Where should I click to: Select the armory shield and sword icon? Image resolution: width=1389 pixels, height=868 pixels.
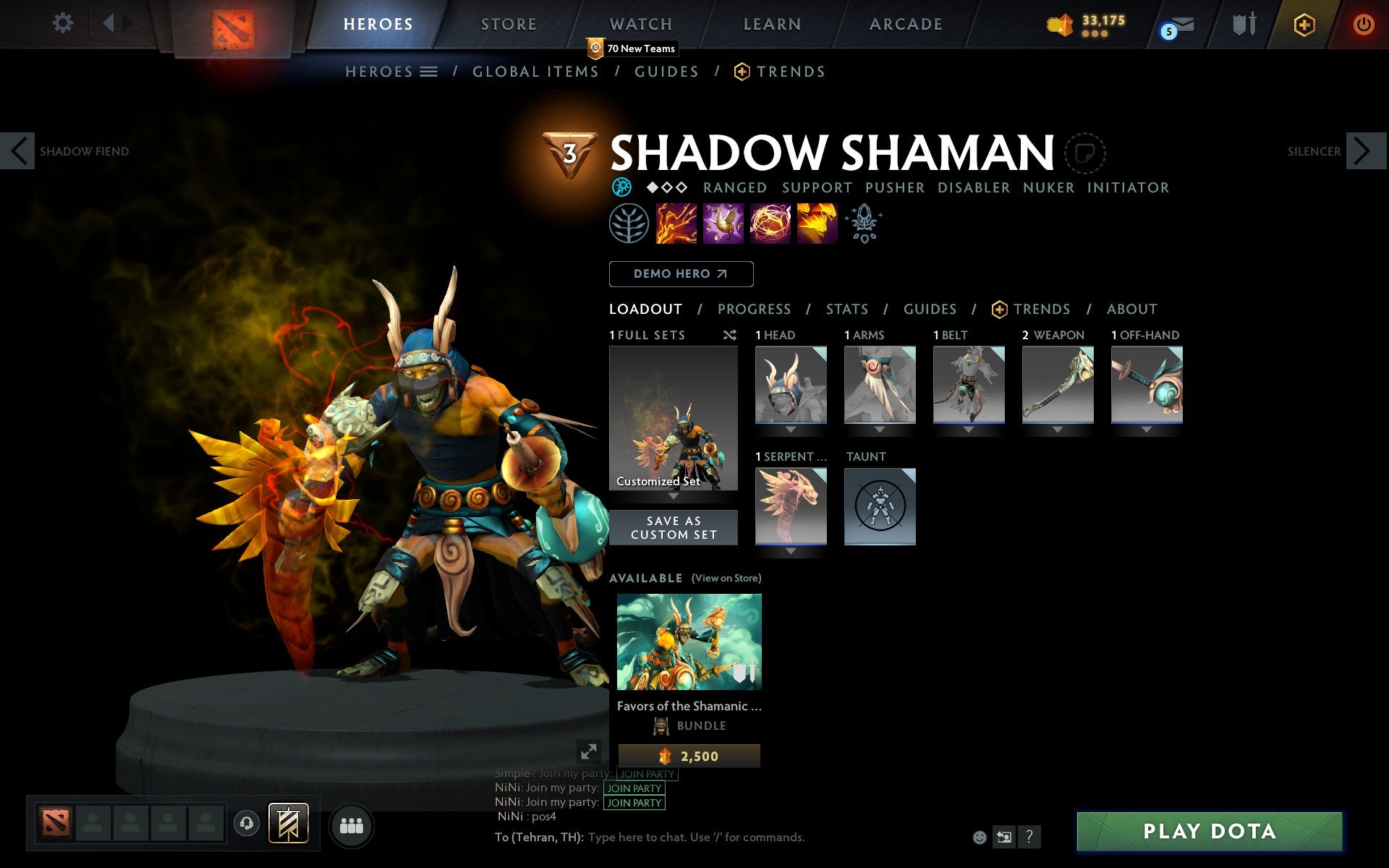(1241, 24)
